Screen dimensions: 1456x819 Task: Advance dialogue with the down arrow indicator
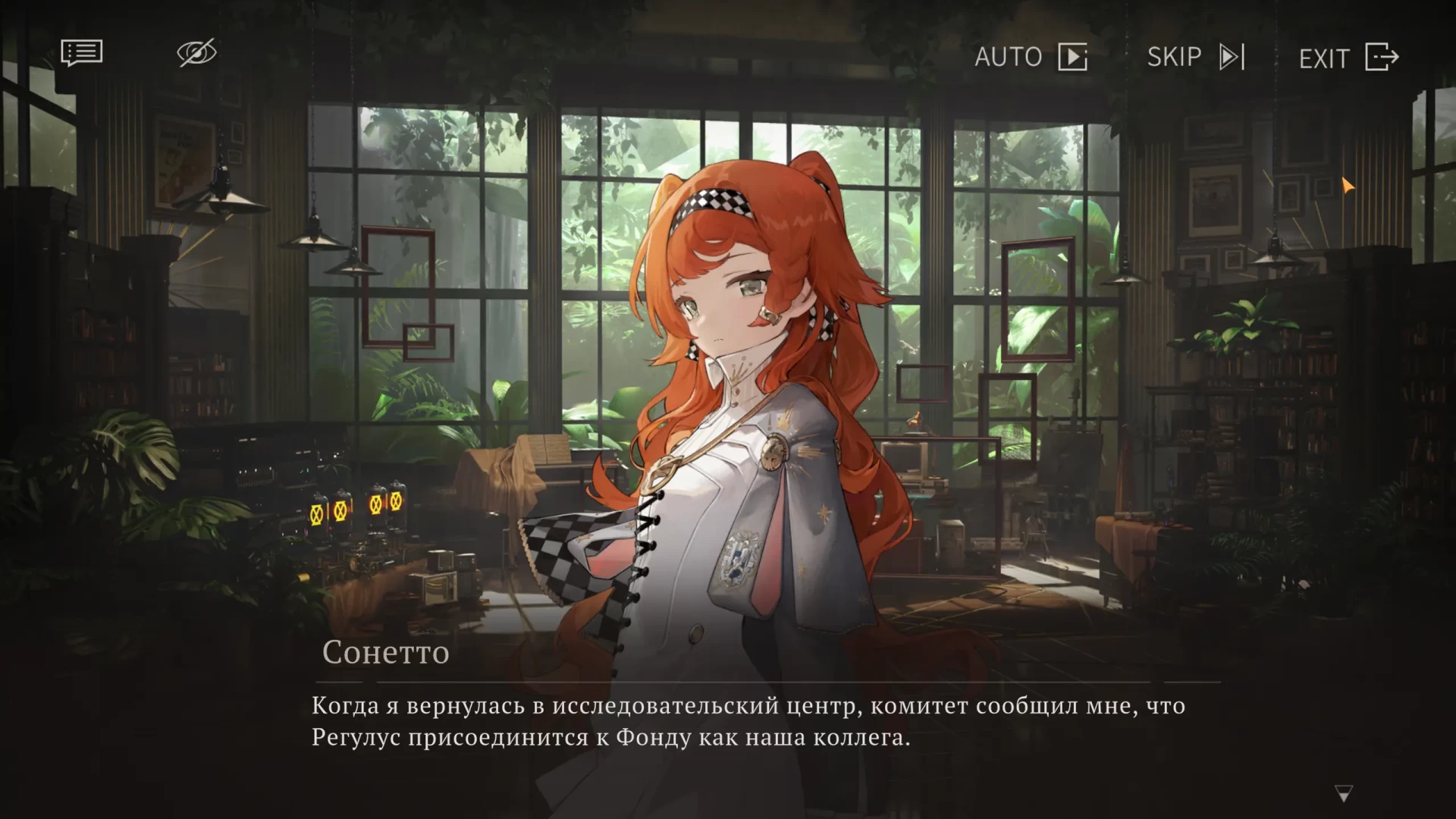[1343, 794]
